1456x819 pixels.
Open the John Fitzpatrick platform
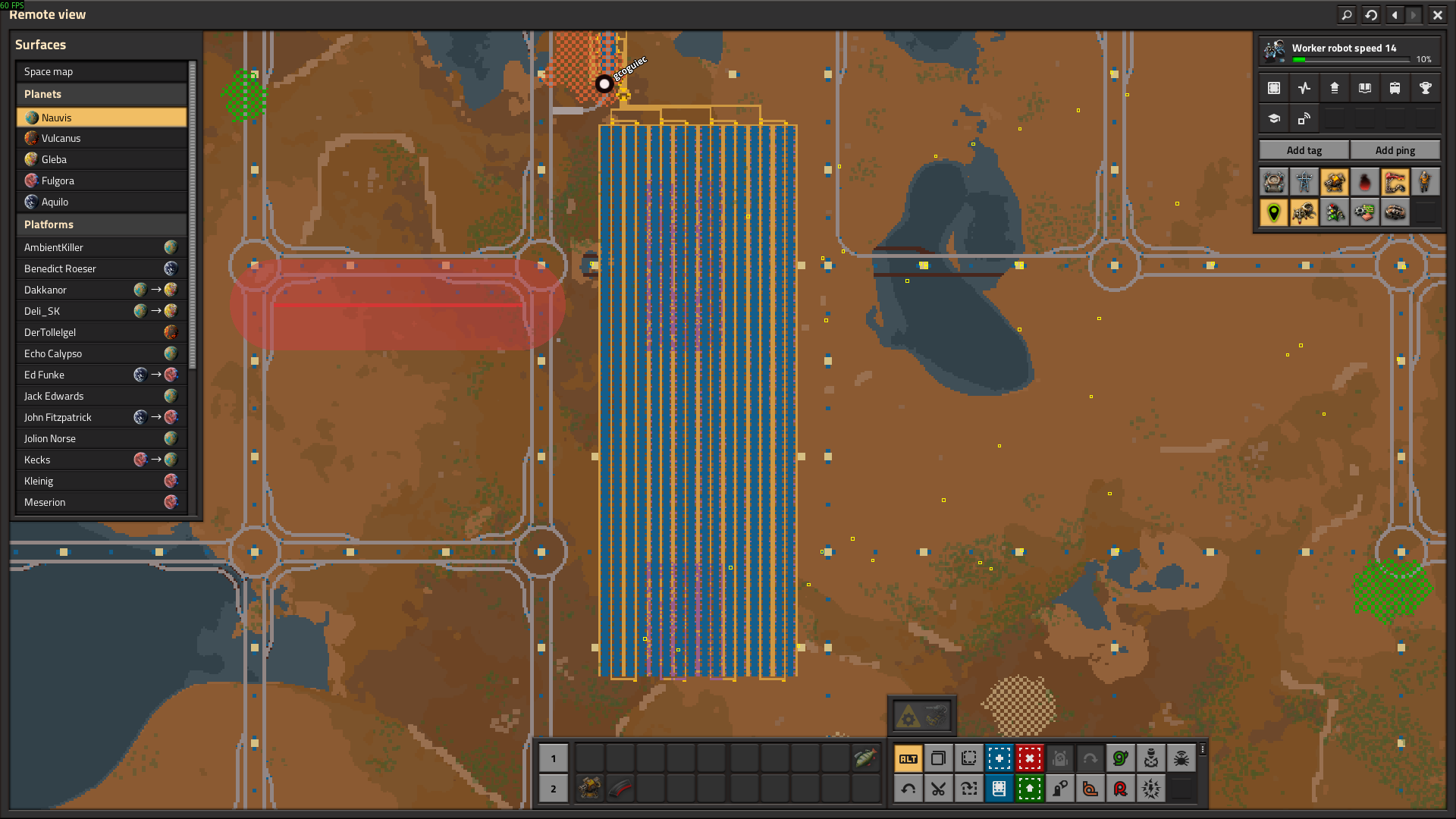102,417
